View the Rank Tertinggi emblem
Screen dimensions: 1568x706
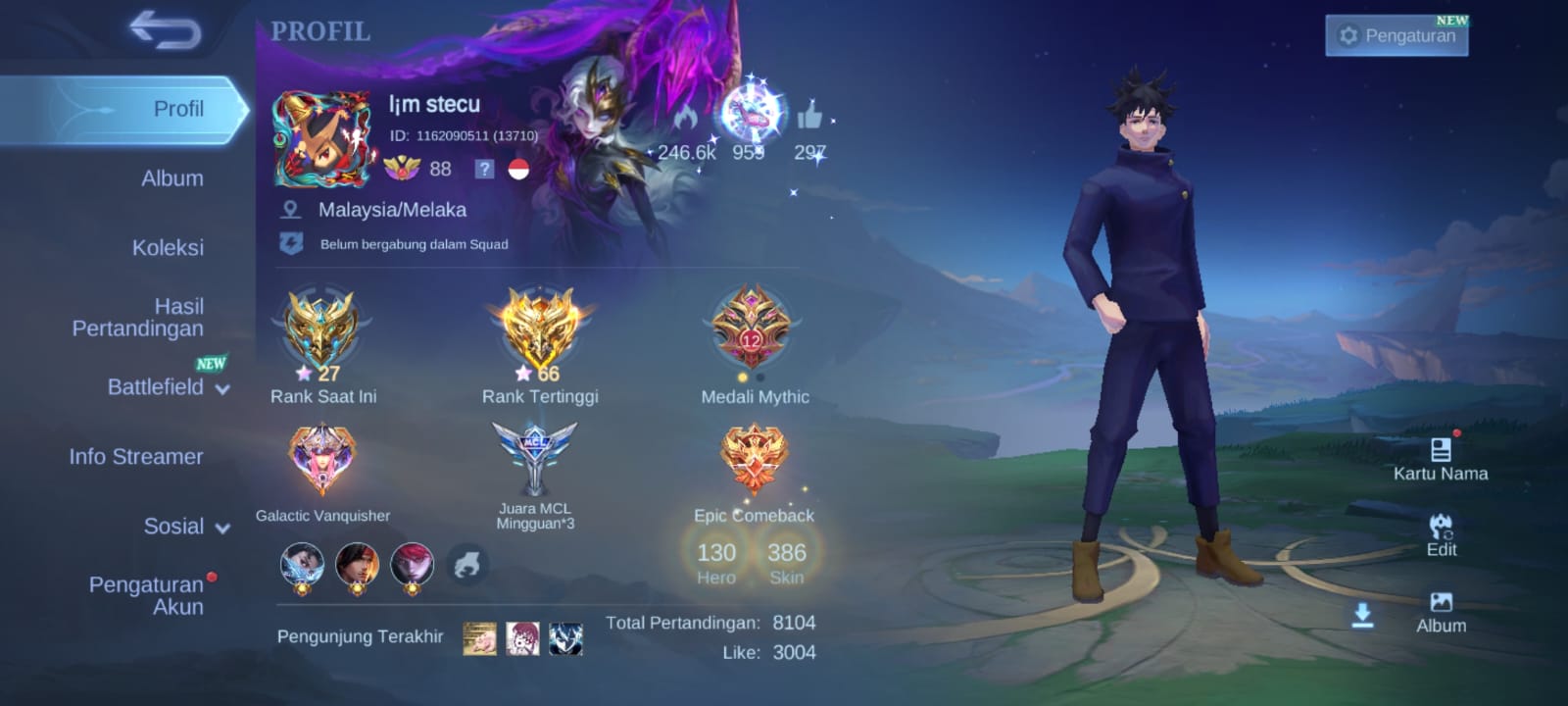coord(539,328)
